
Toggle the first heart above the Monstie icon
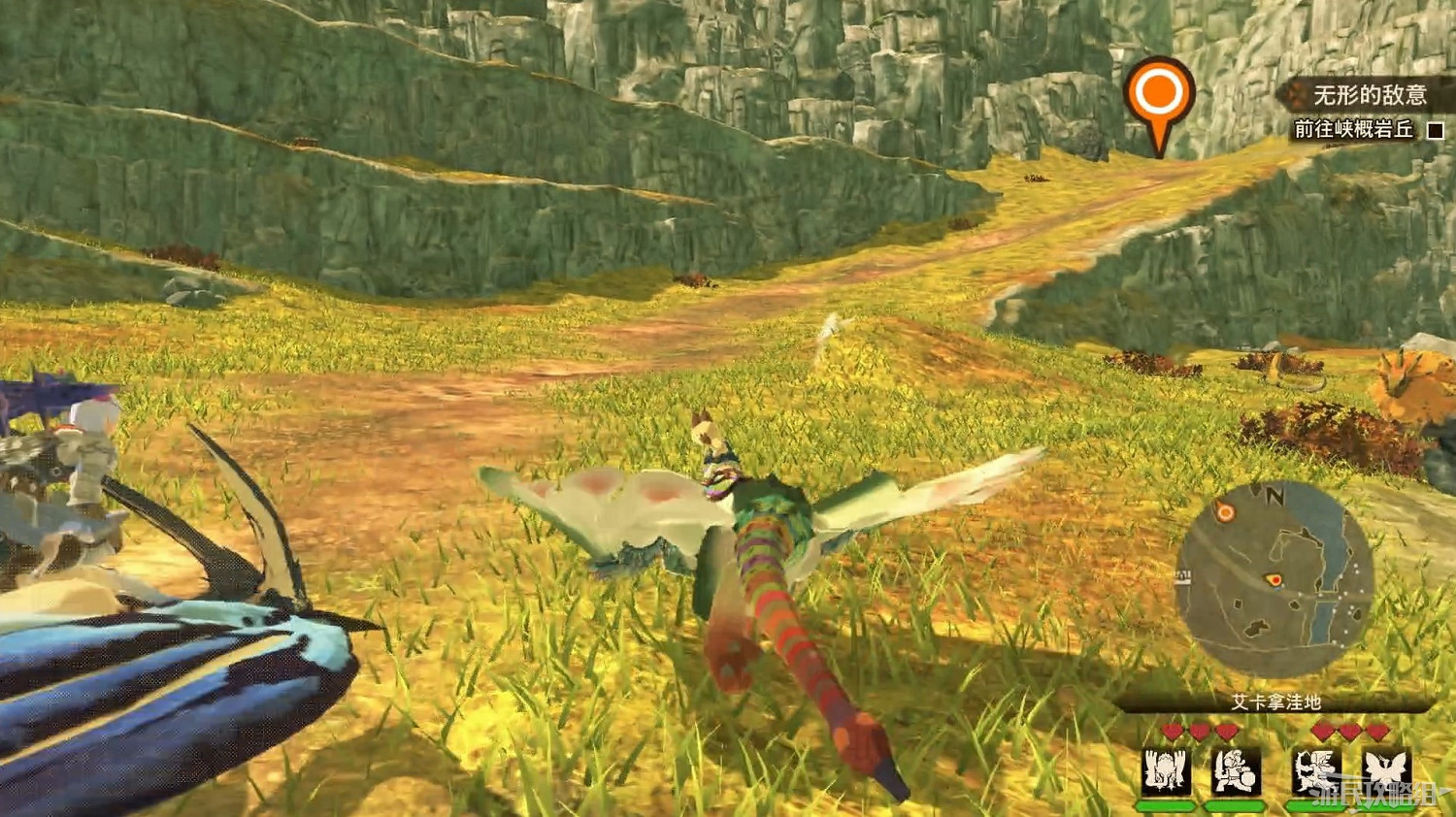(x=1172, y=731)
